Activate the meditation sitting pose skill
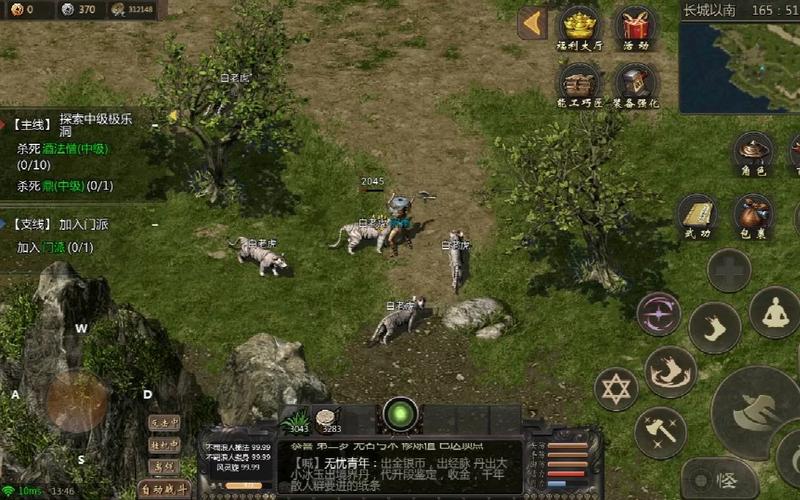This screenshot has width=800, height=500. [774, 312]
